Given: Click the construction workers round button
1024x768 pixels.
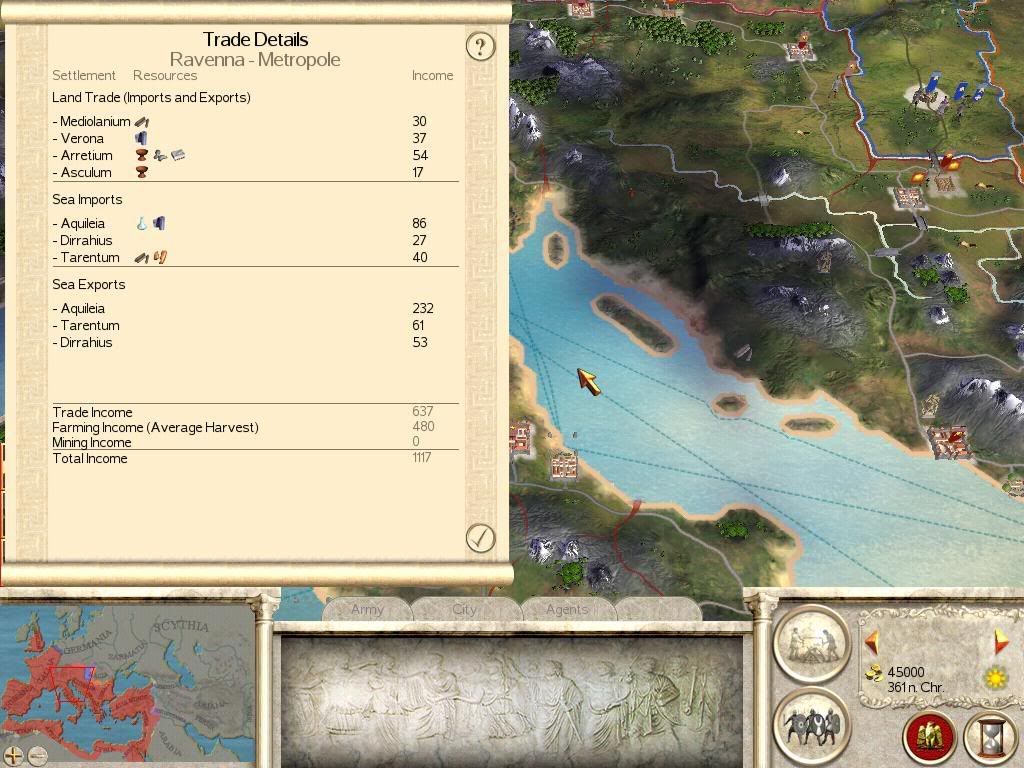Looking at the screenshot, I should [811, 643].
